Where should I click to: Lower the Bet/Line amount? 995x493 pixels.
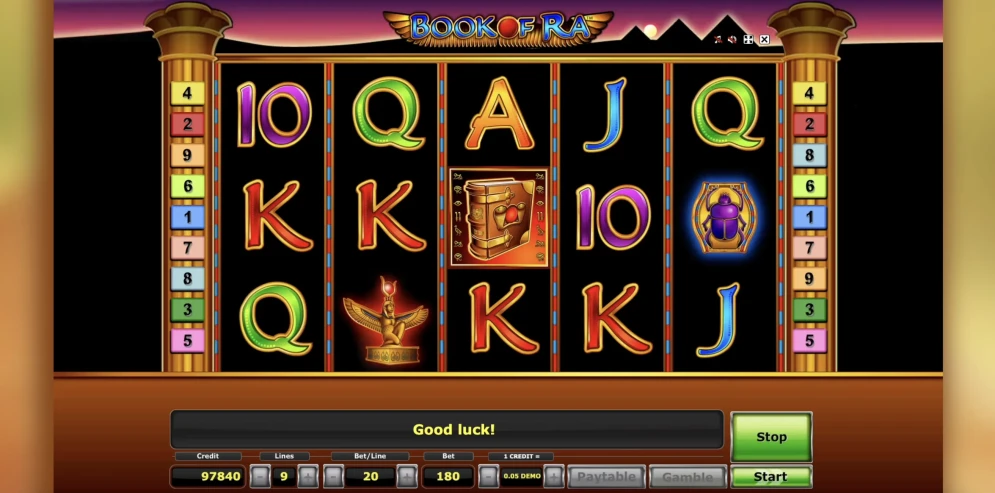(334, 477)
